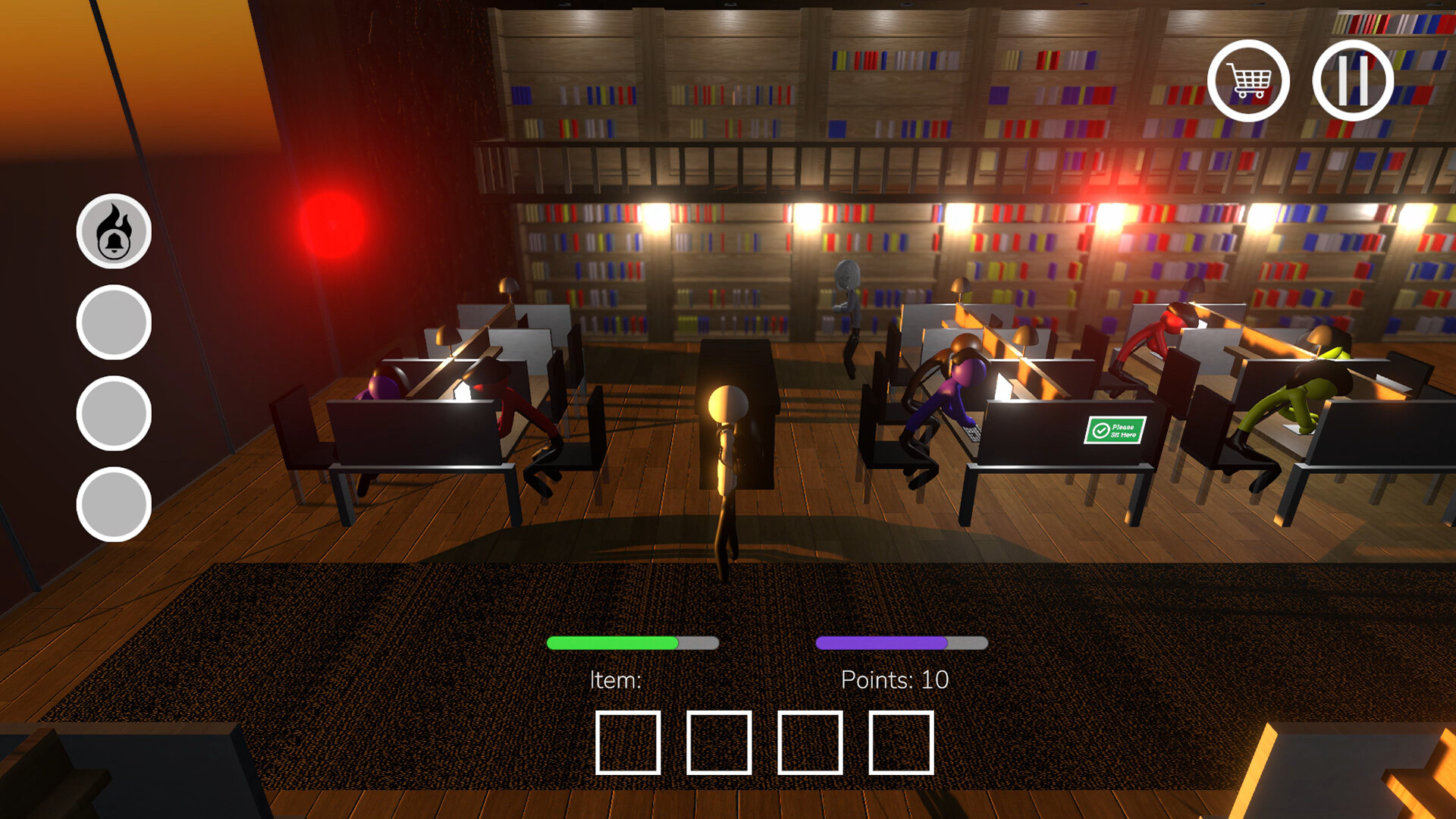The image size is (1456, 819).
Task: Click the 'Item:' label
Action: pos(616,680)
